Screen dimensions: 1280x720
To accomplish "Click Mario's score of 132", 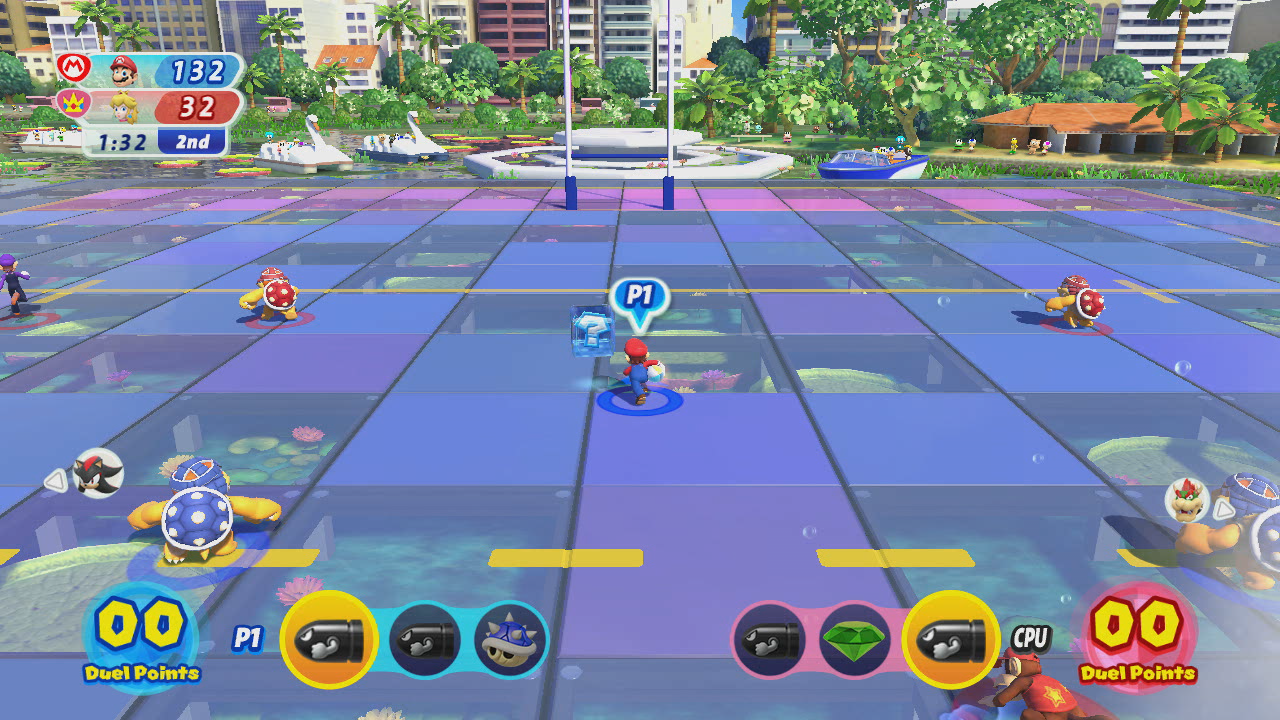I will pyautogui.click(x=200, y=69).
